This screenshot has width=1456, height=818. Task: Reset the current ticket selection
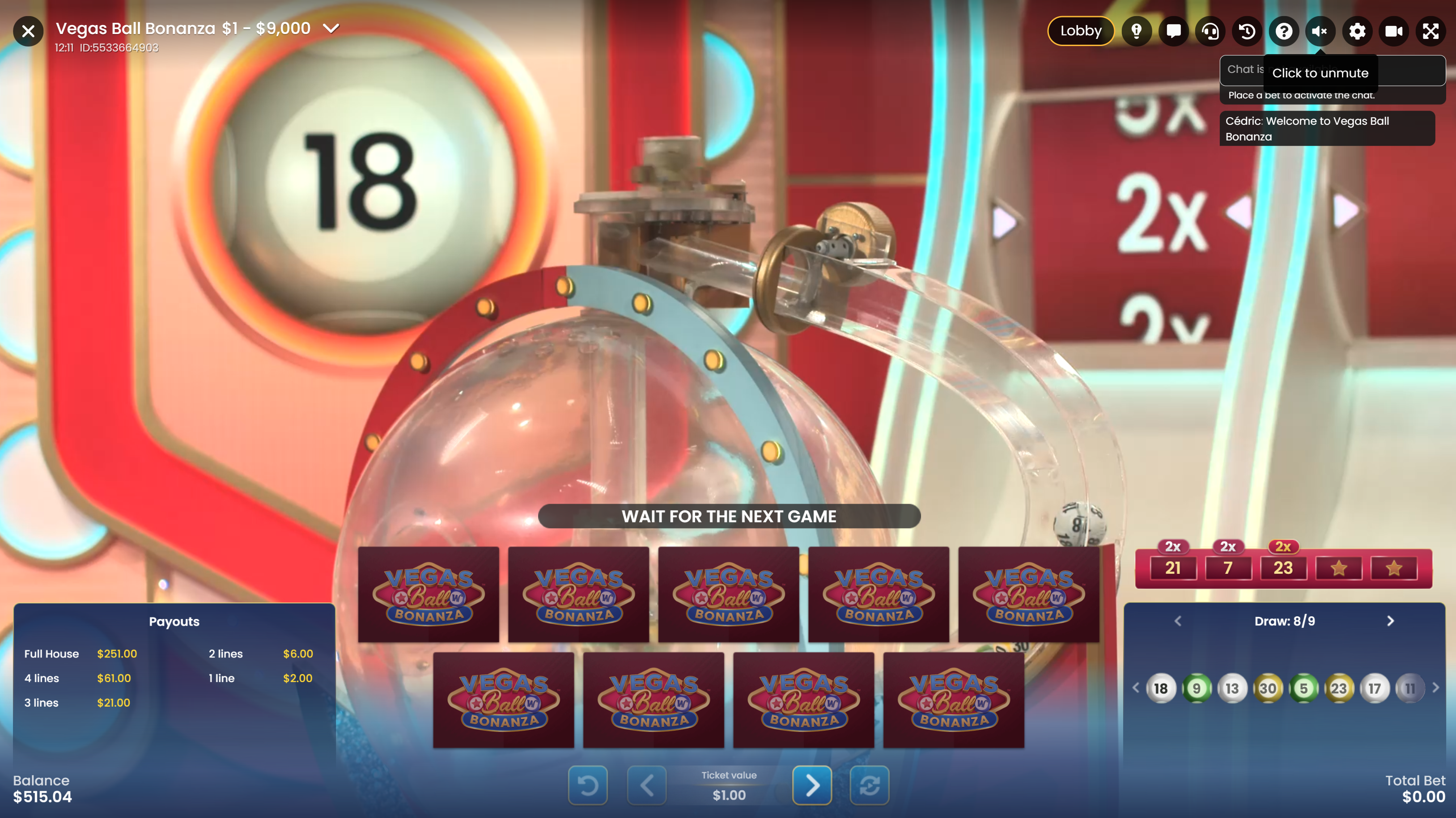[x=588, y=785]
